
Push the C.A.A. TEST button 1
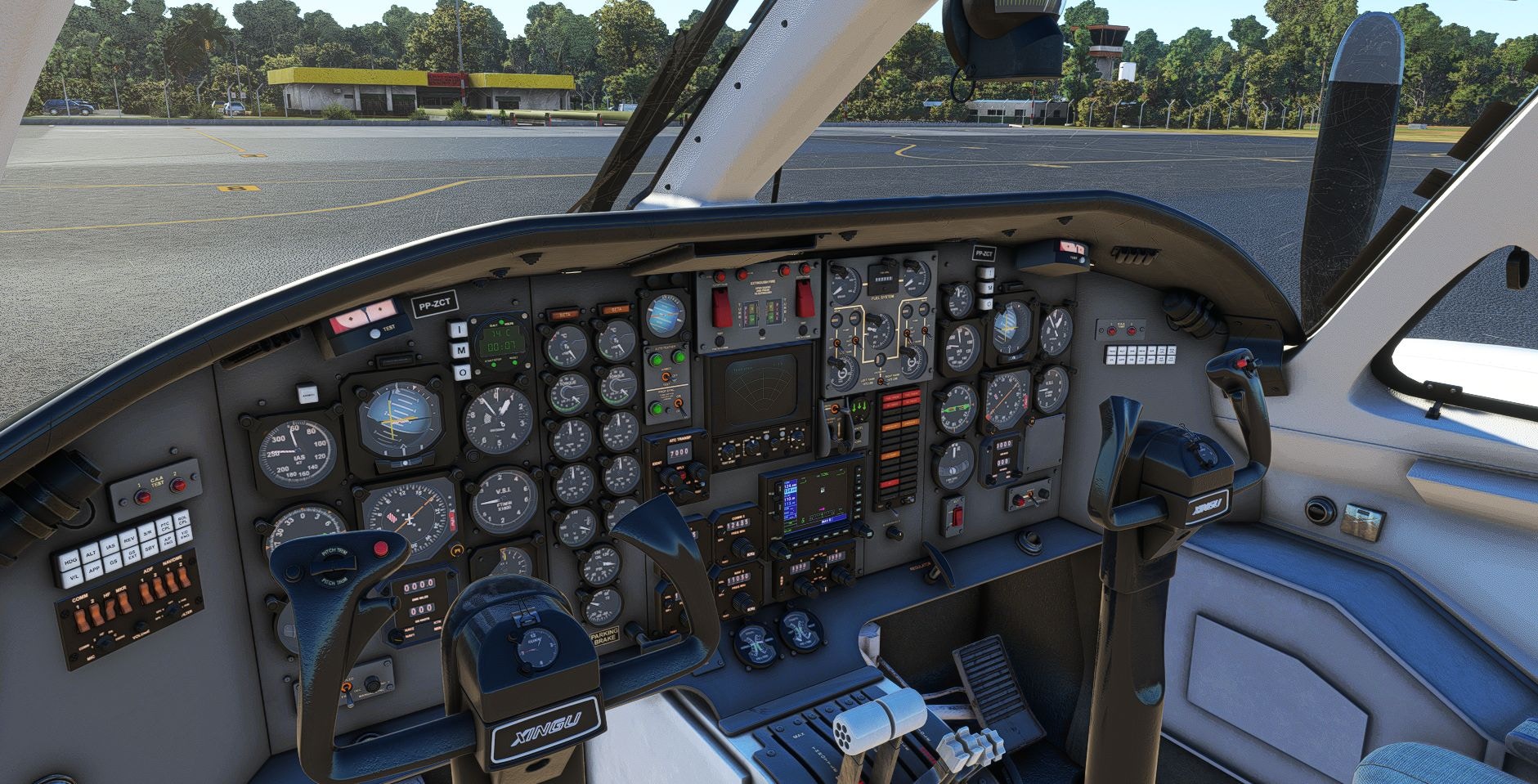pyautogui.click(x=143, y=496)
